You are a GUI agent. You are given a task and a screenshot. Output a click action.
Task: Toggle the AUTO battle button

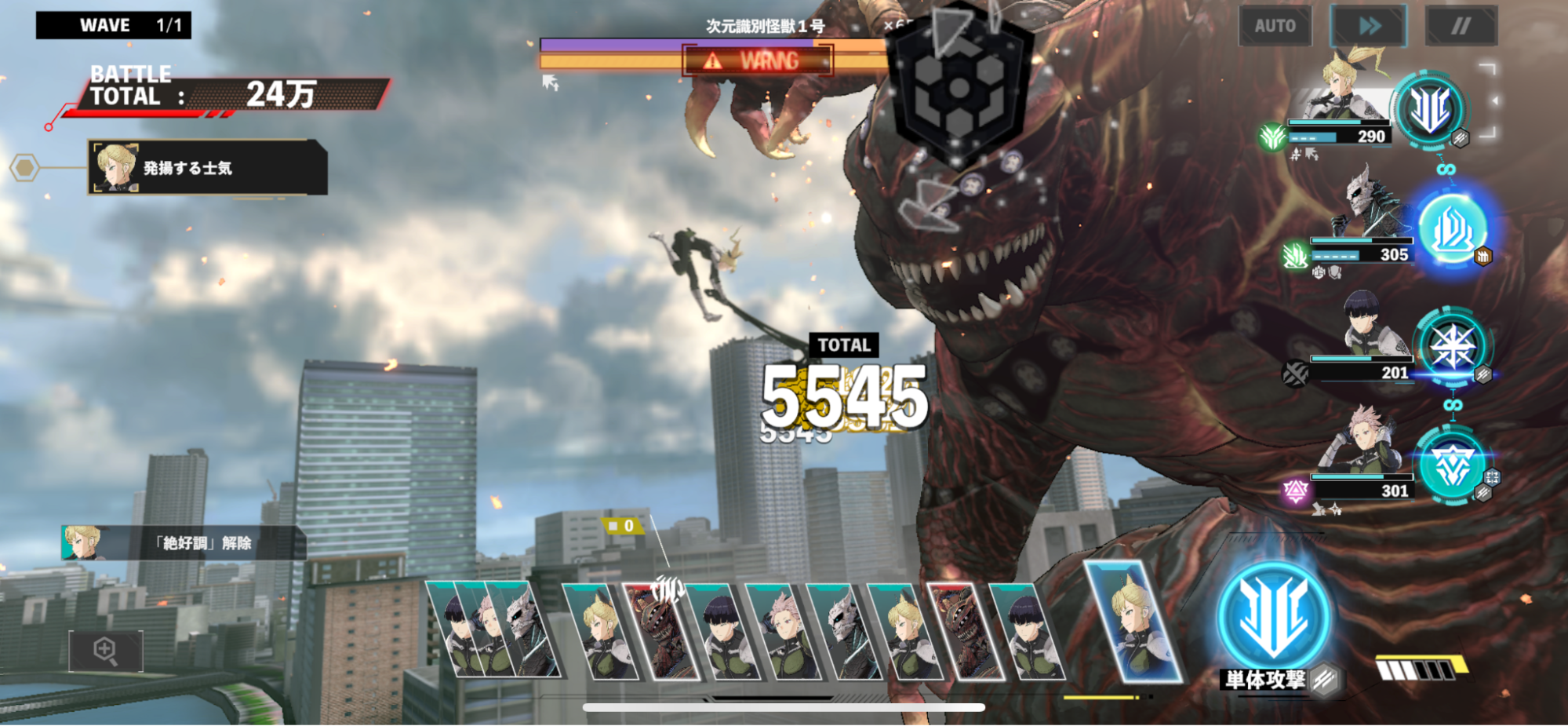1275,26
